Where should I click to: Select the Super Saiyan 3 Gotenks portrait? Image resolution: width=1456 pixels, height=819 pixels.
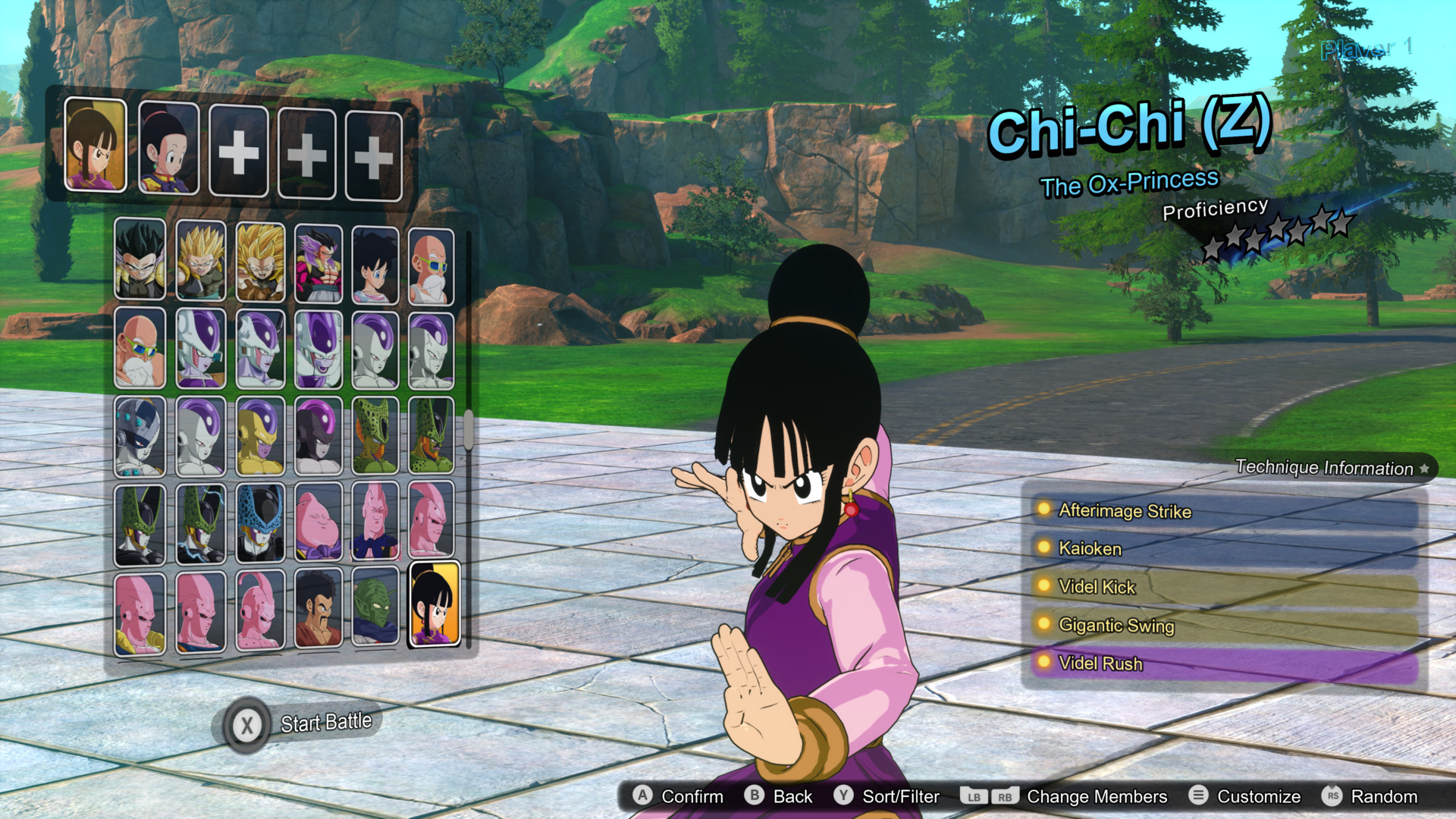coord(260,262)
